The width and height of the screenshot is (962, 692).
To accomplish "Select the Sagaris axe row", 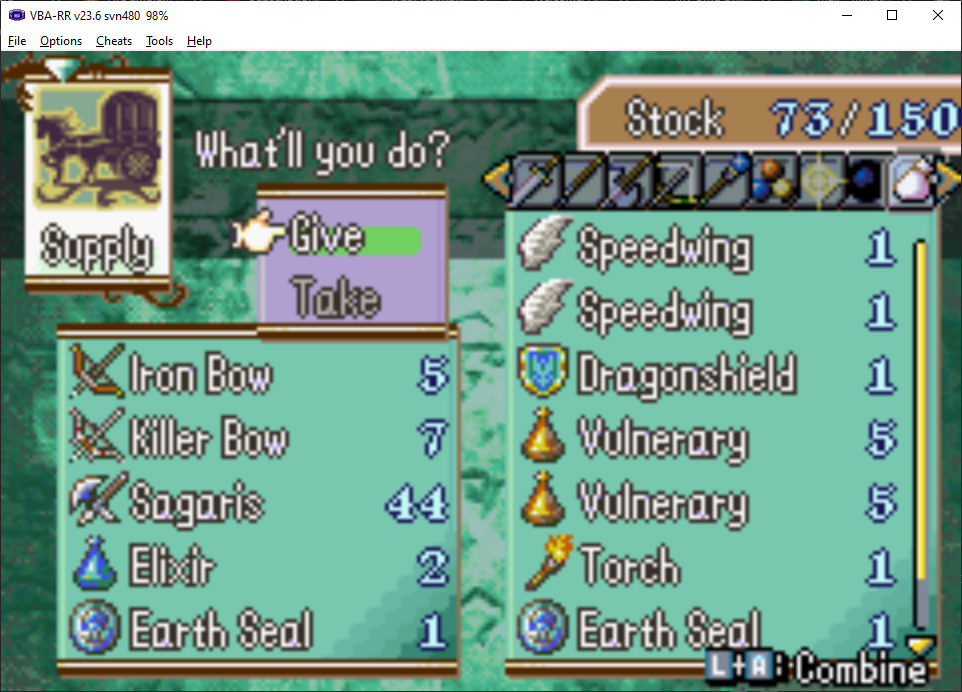I will (195, 503).
